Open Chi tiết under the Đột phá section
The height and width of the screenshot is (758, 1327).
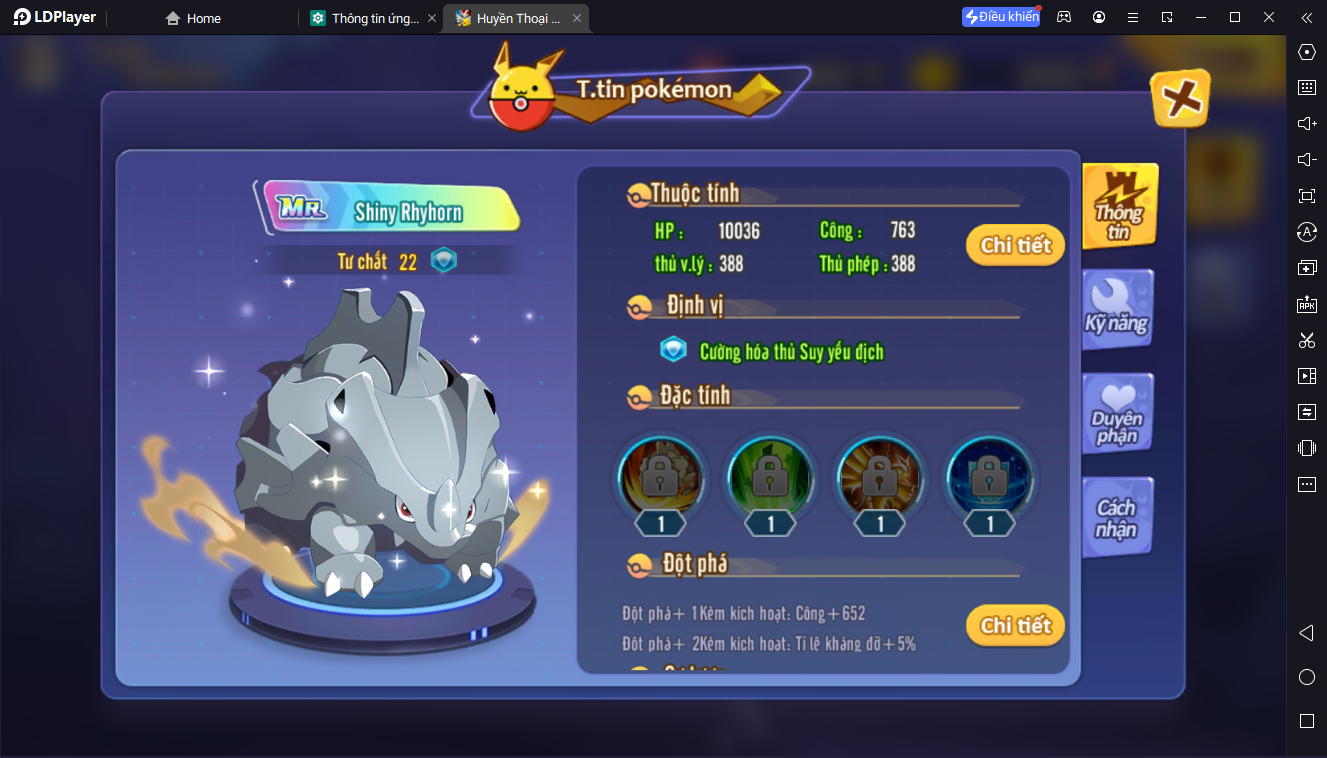[x=1014, y=625]
